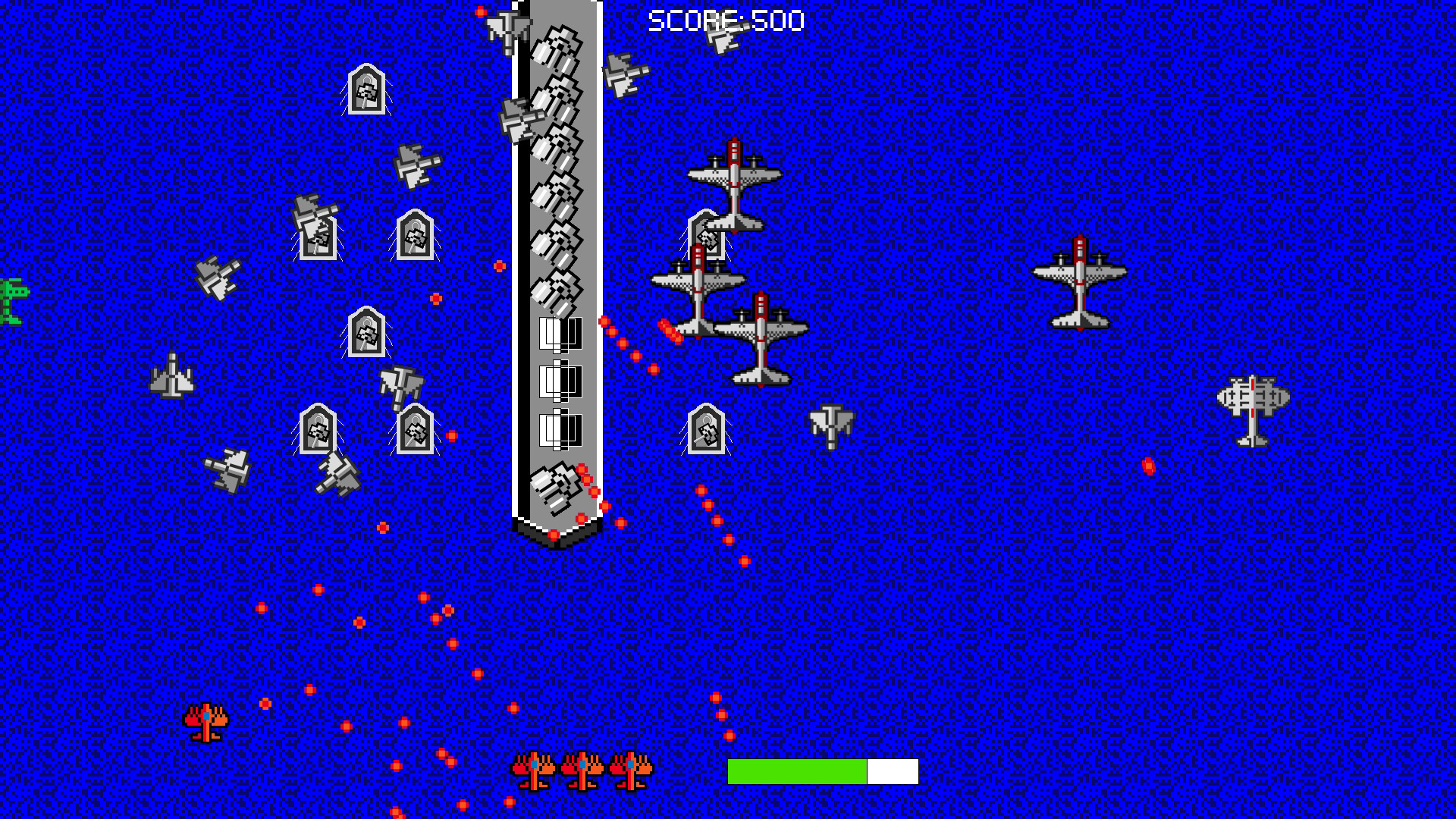Click the lowest hatch on the battleship
1456x819 pixels.
[559, 430]
